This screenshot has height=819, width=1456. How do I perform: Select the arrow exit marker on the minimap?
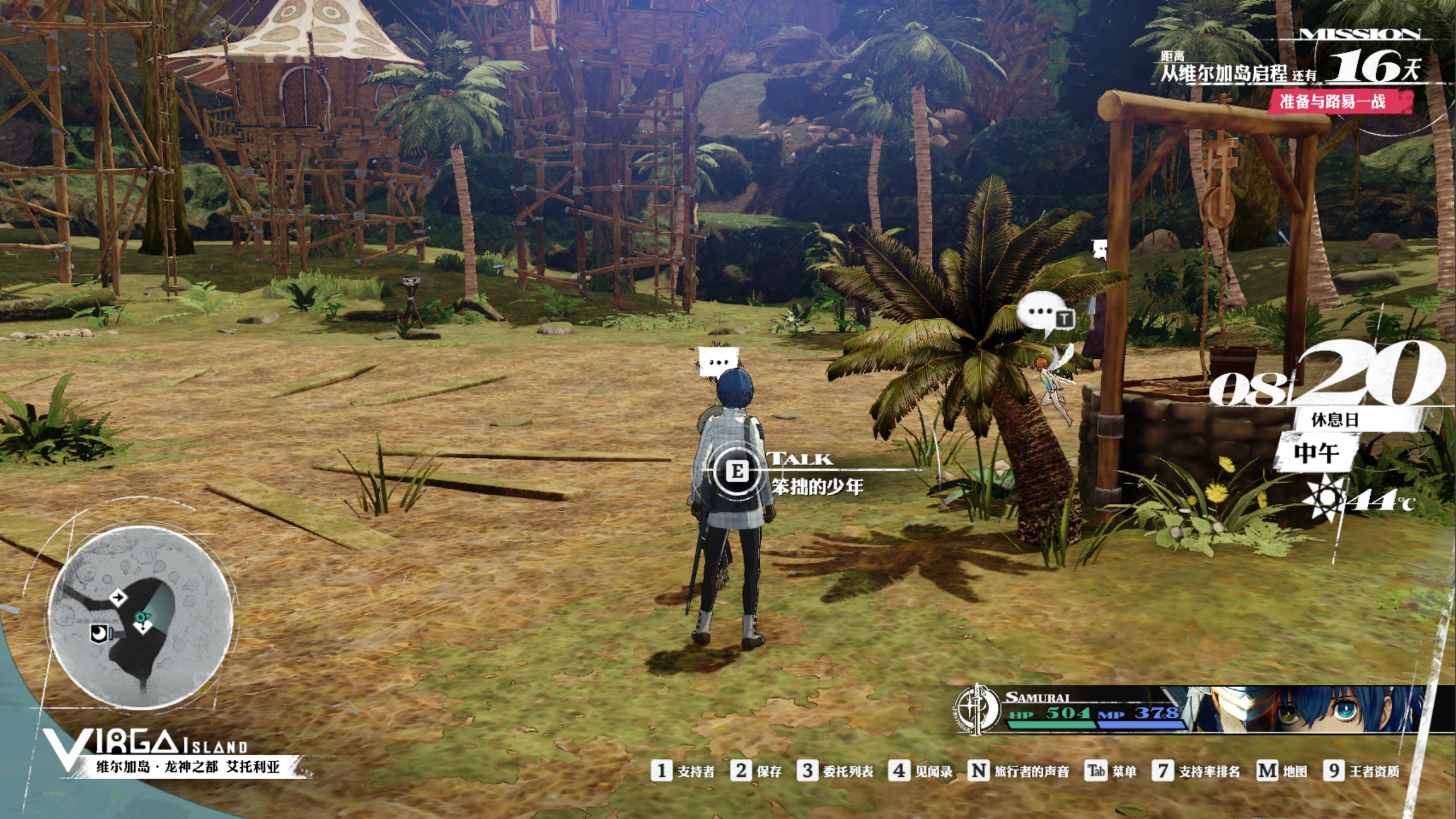pyautogui.click(x=118, y=597)
